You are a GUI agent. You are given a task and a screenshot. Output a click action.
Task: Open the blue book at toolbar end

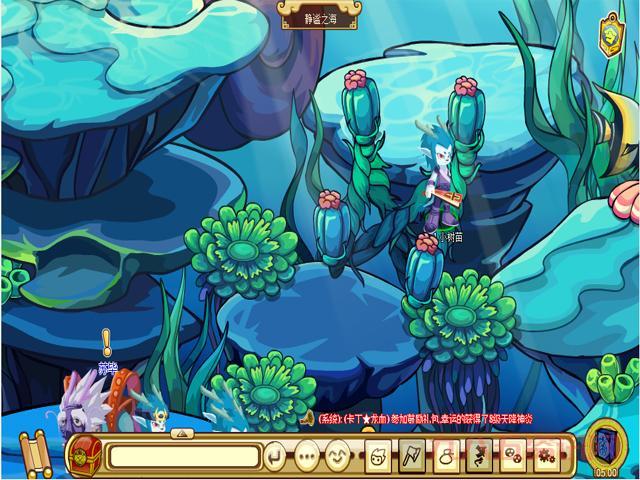606,444
